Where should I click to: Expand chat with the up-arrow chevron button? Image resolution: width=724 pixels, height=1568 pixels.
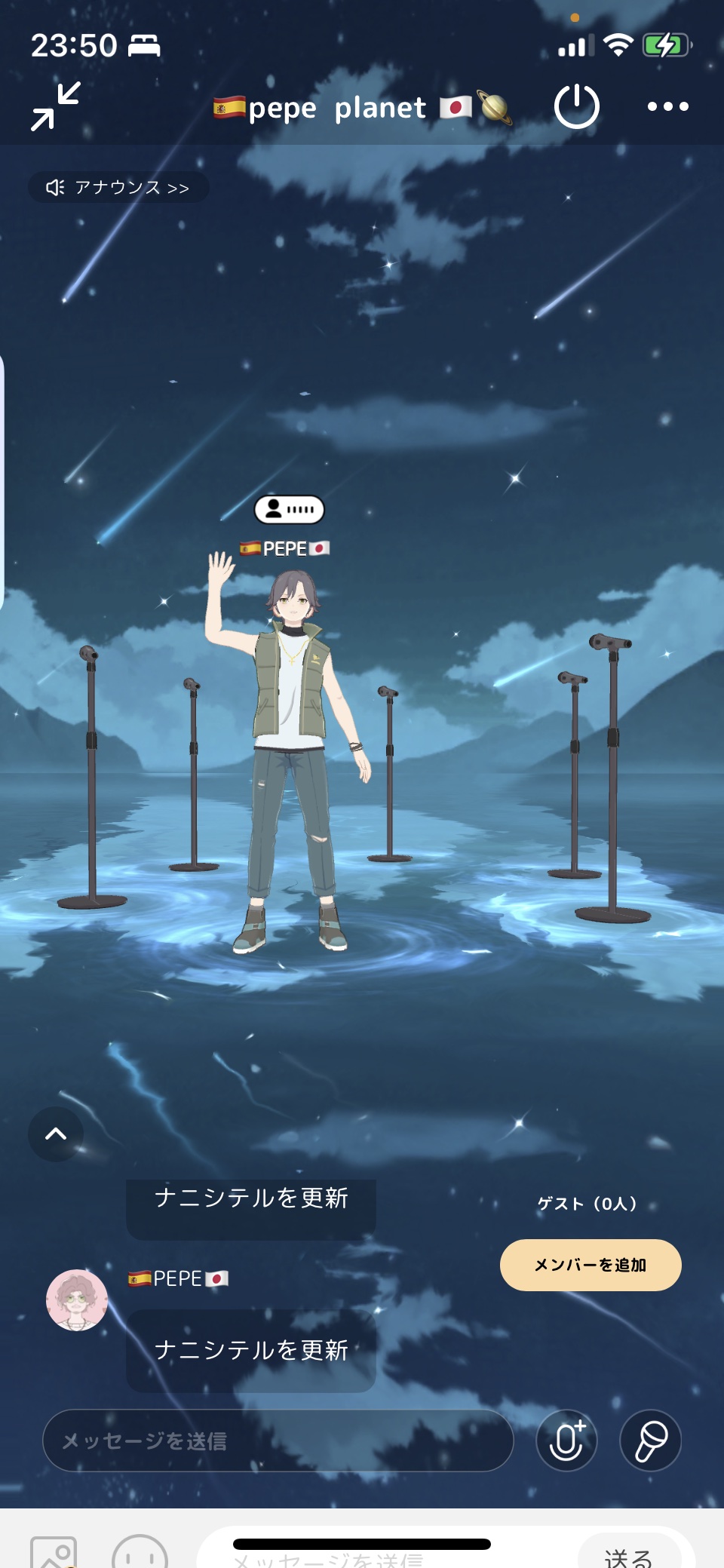(56, 1134)
